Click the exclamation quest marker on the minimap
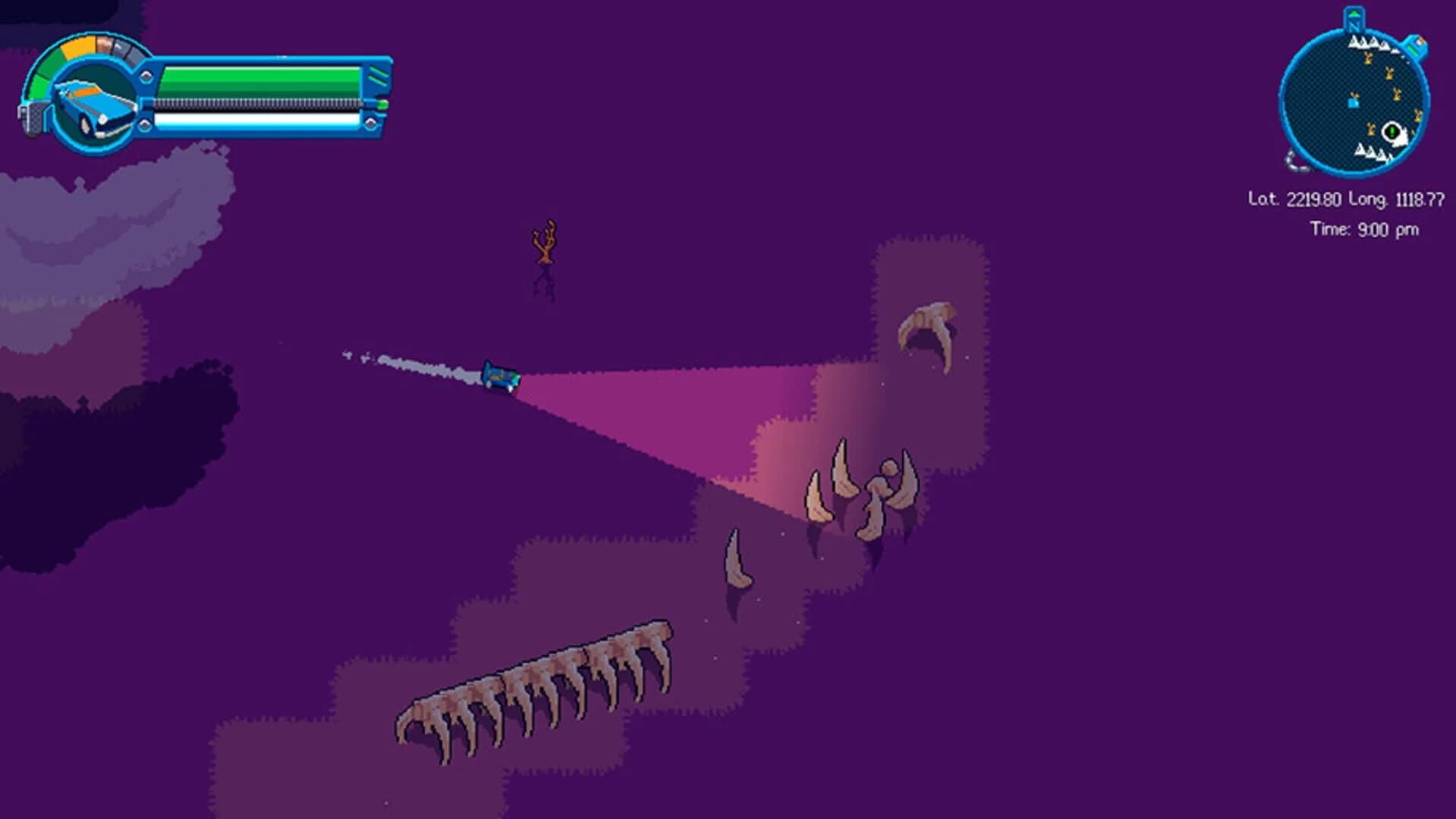 (x=1391, y=130)
